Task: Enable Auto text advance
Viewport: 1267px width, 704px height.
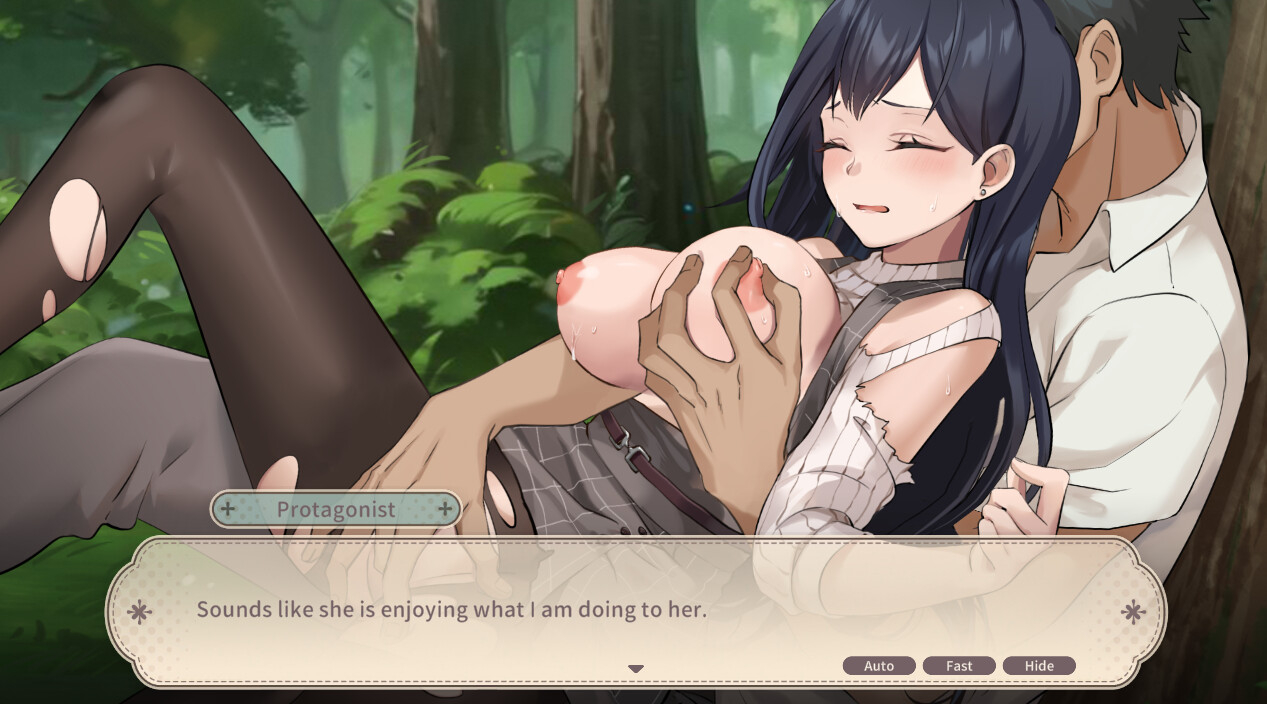Action: pyautogui.click(x=879, y=666)
